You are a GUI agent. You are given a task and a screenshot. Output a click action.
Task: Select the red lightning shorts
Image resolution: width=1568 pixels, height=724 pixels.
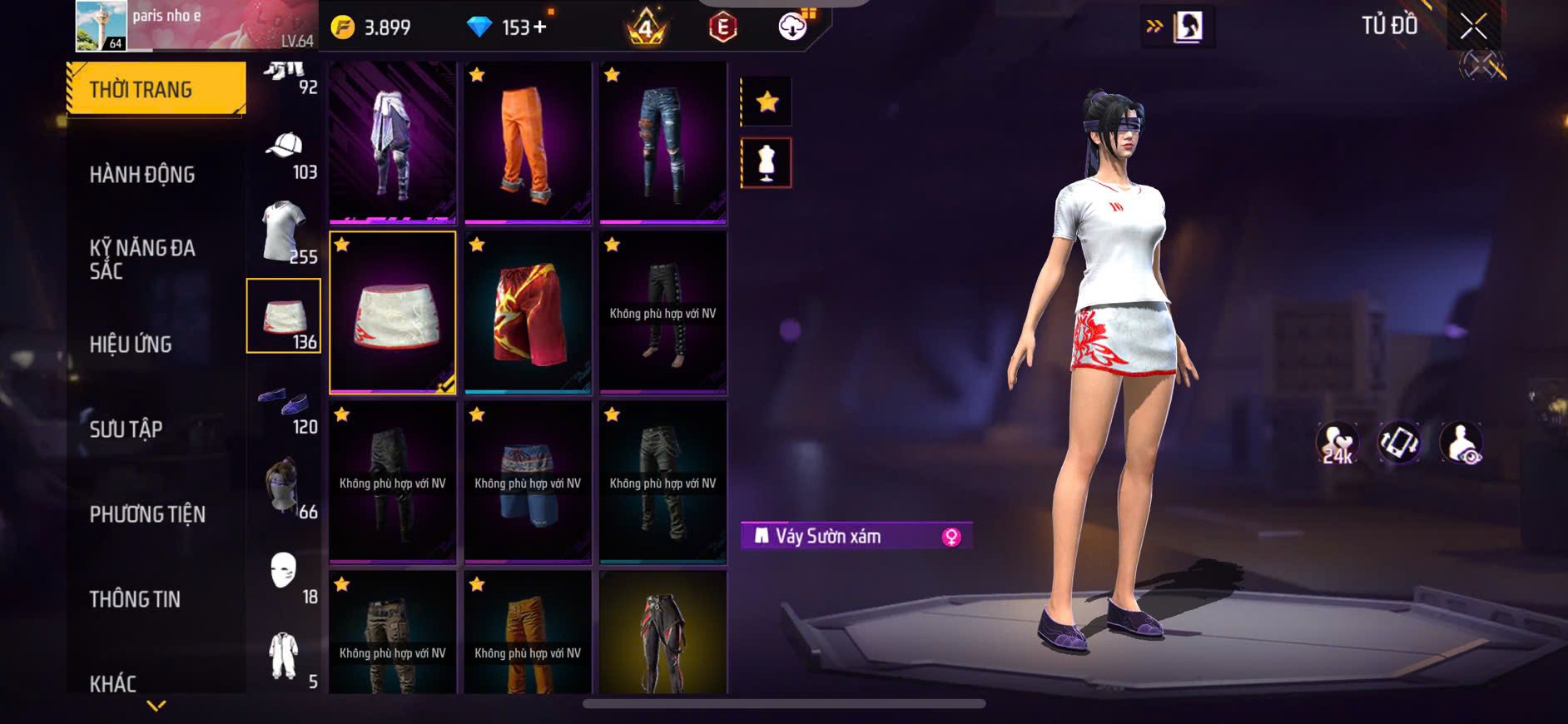coord(528,312)
